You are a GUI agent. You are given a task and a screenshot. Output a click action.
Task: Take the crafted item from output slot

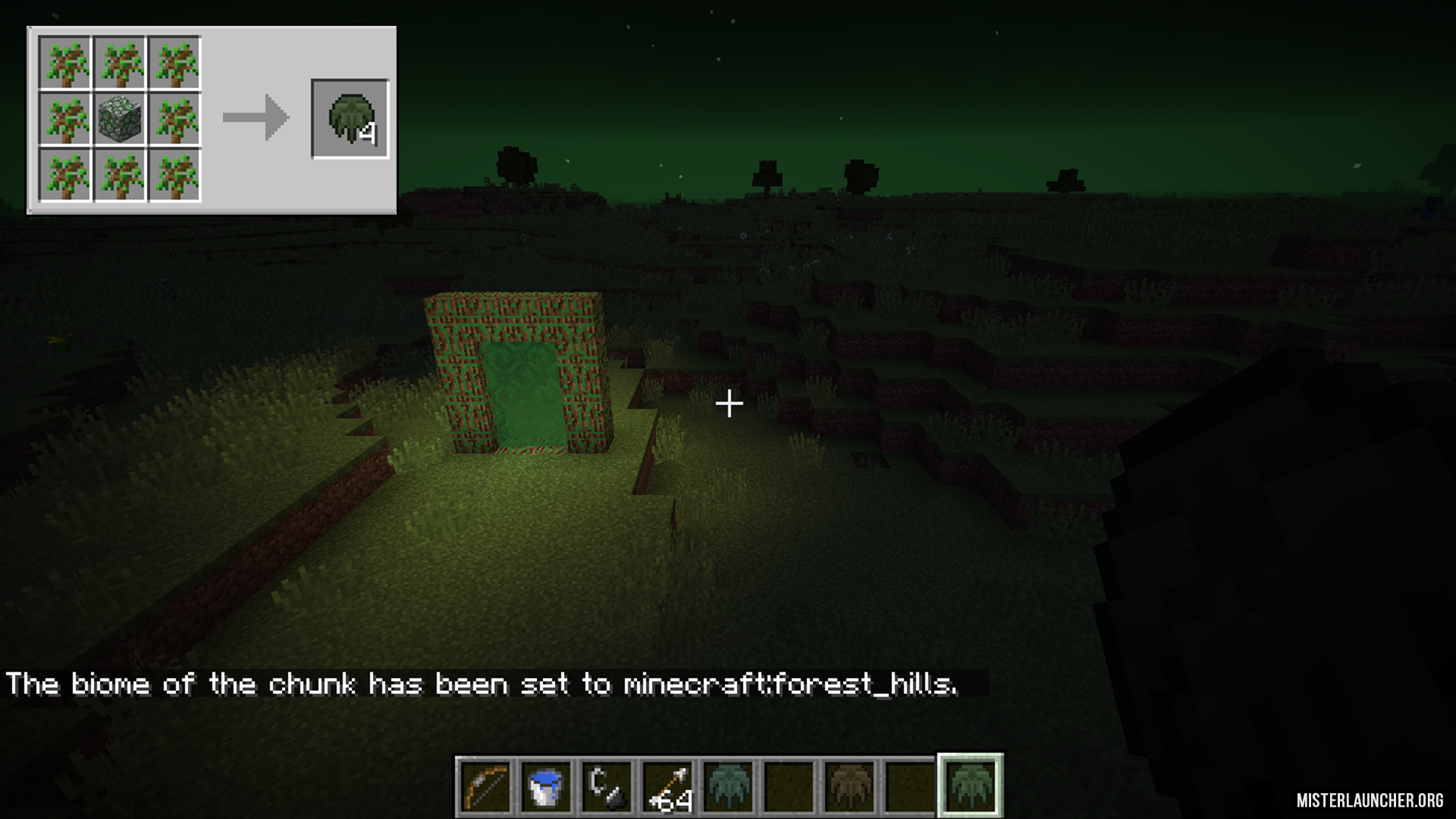pos(350,119)
